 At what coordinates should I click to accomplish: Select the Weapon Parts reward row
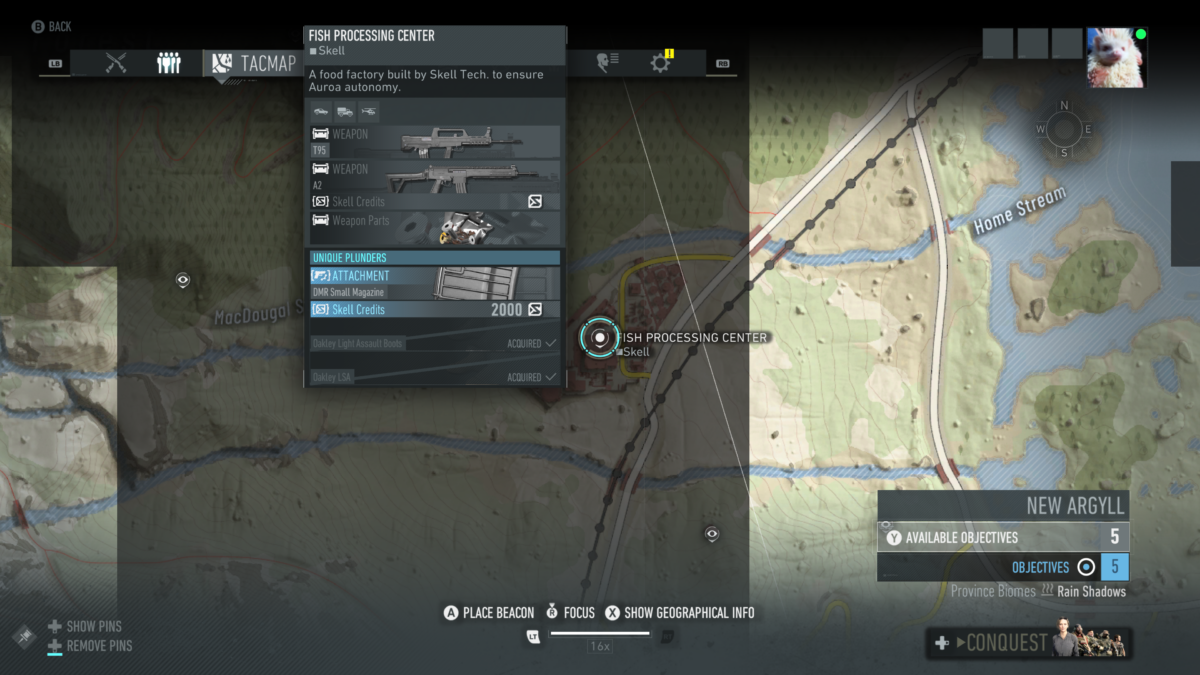[x=434, y=227]
